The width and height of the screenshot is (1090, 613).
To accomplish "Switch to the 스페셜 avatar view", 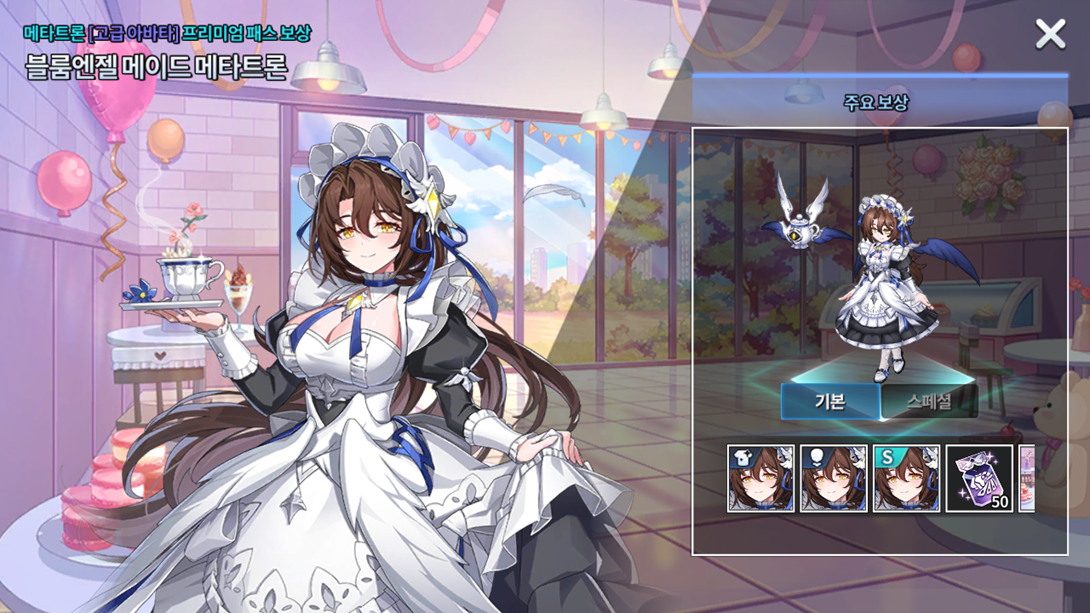I will (929, 402).
